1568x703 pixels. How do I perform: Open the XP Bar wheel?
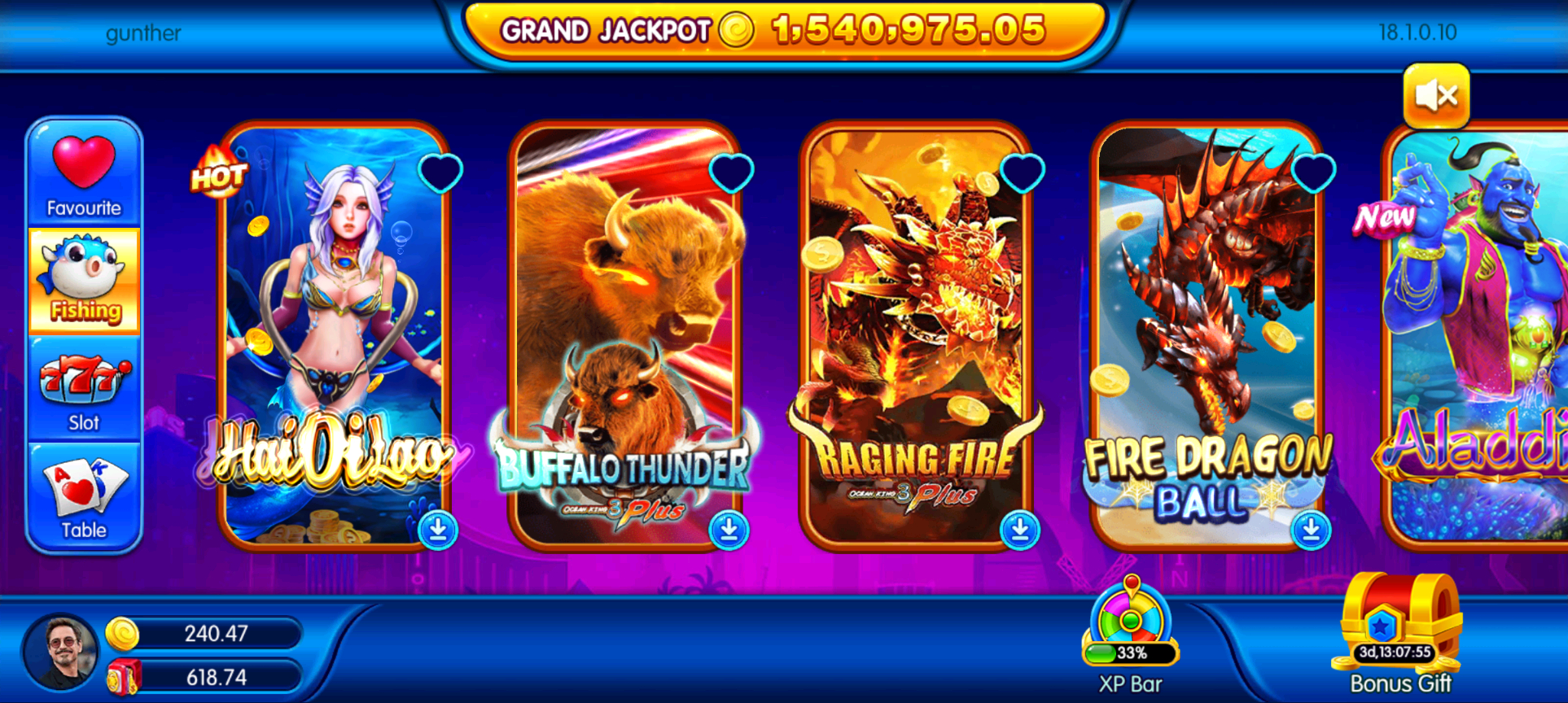click(1130, 628)
